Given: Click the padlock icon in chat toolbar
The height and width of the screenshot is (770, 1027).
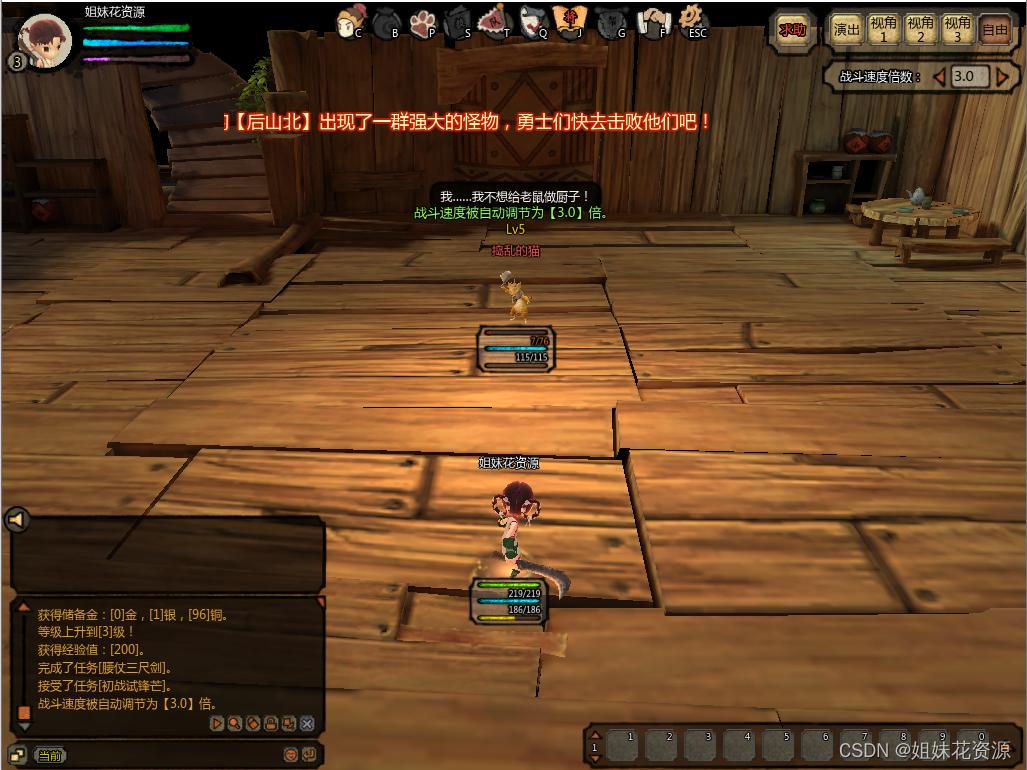Looking at the screenshot, I should point(270,723).
